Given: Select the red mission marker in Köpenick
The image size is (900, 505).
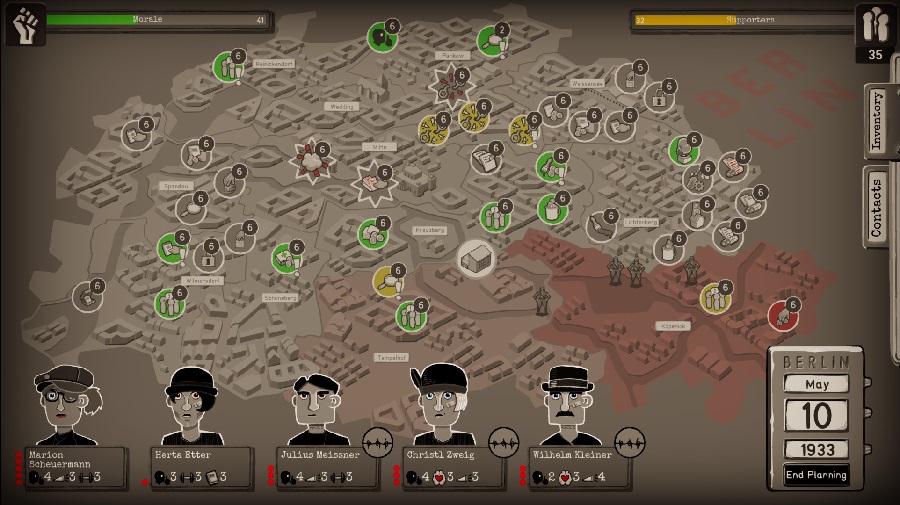Looking at the screenshot, I should [783, 315].
